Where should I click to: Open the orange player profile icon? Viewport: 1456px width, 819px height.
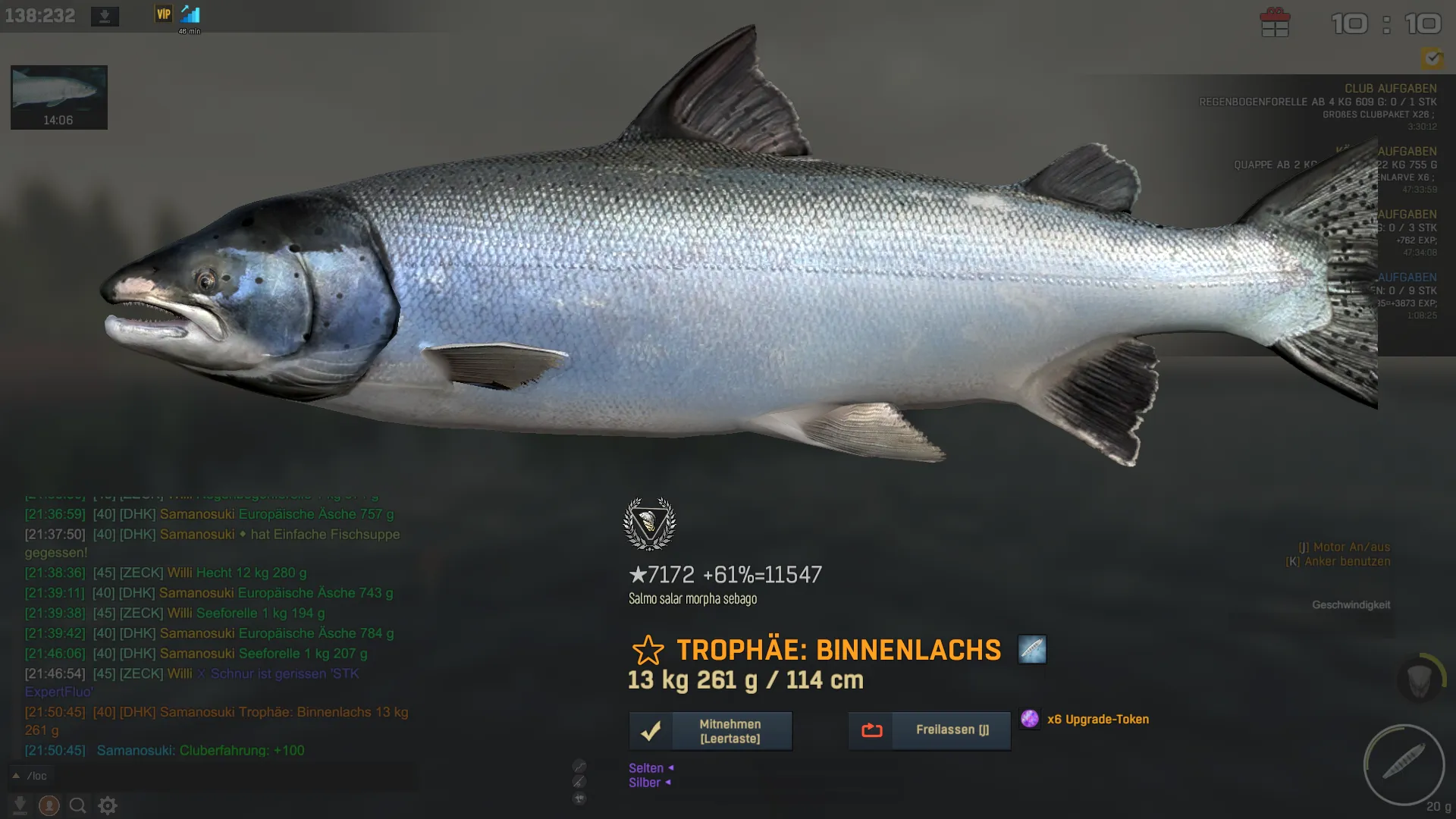coord(49,805)
